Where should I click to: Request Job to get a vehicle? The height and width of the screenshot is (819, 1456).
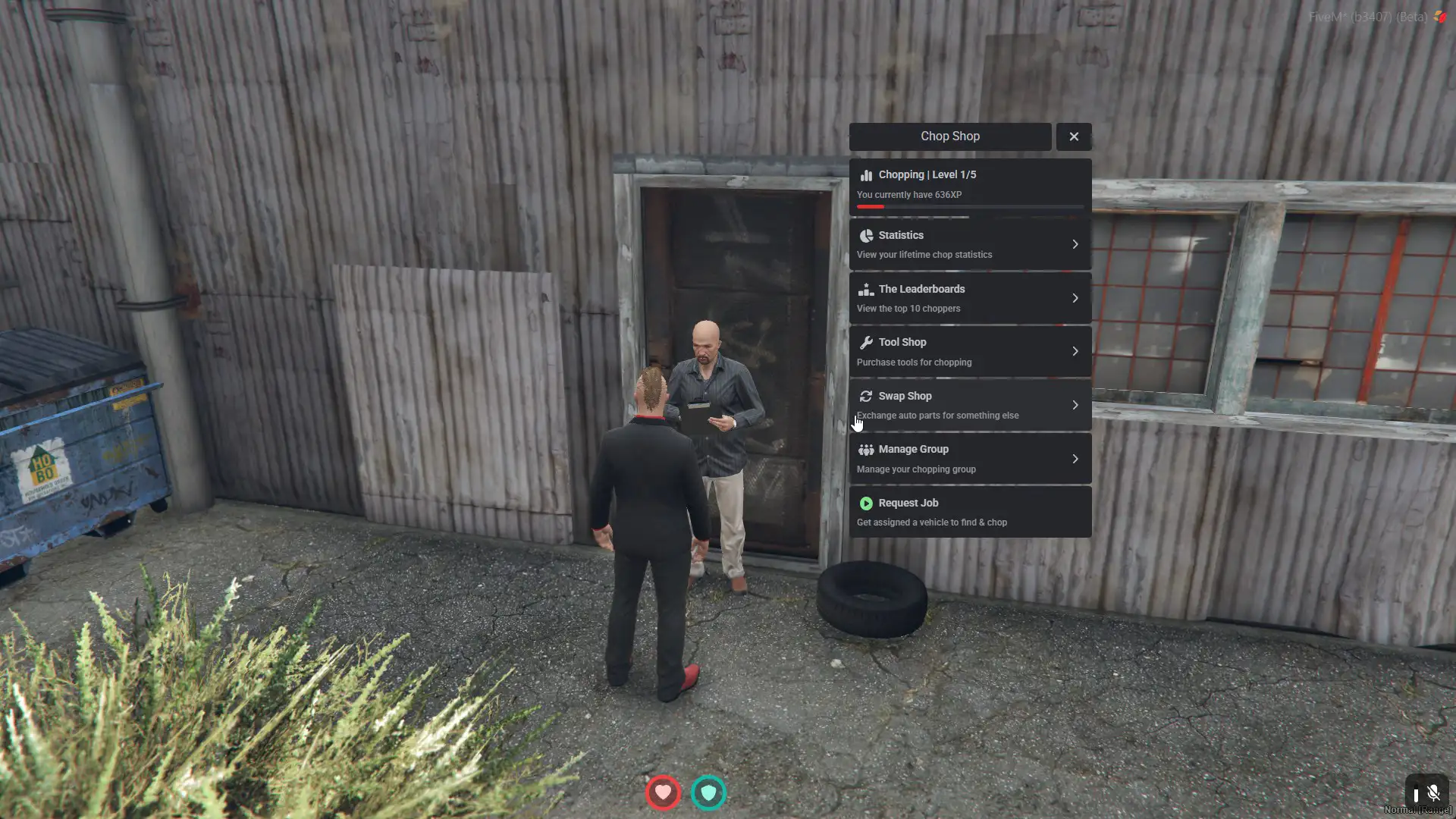click(x=969, y=513)
